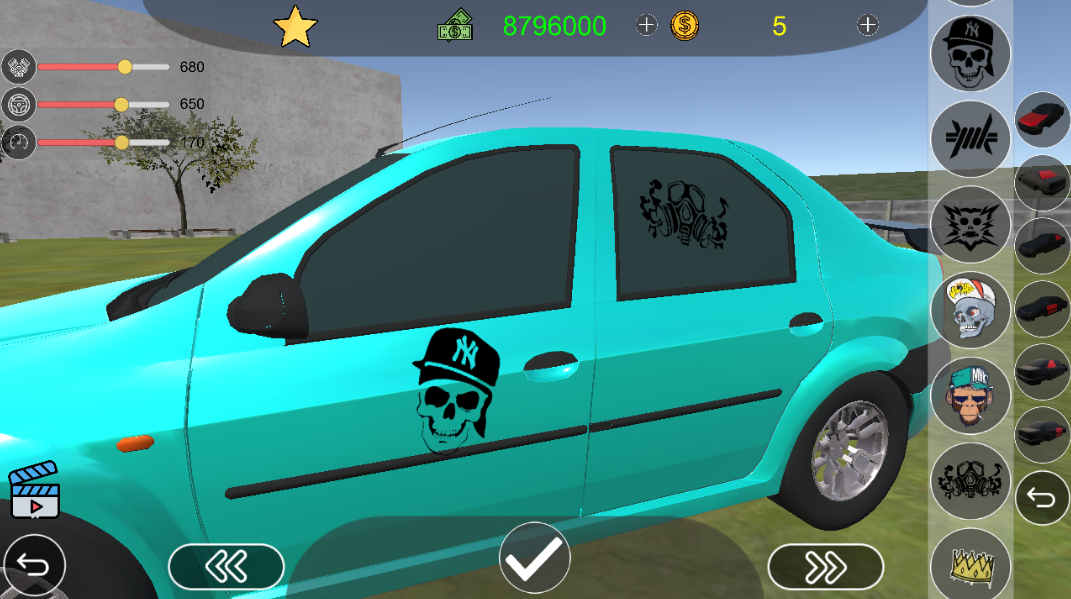Choose the monkey with teal cap sticker
The image size is (1071, 599).
(x=969, y=396)
